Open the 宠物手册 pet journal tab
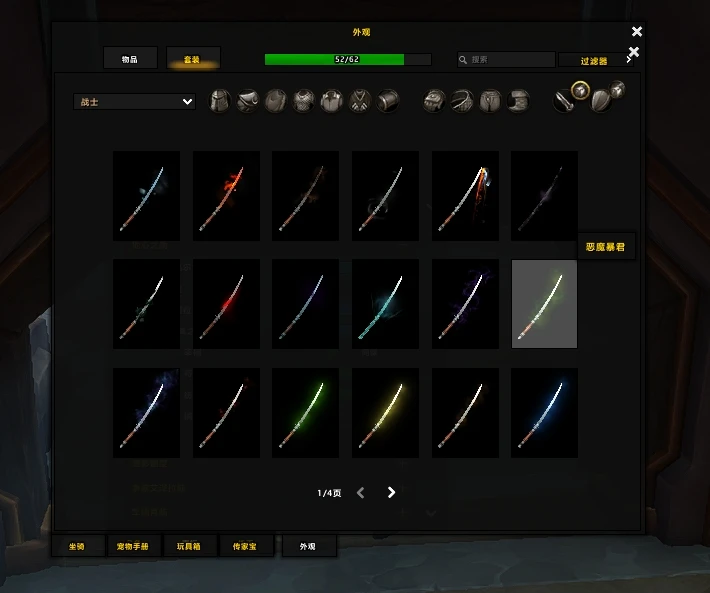This screenshot has height=593, width=710. tap(132, 546)
